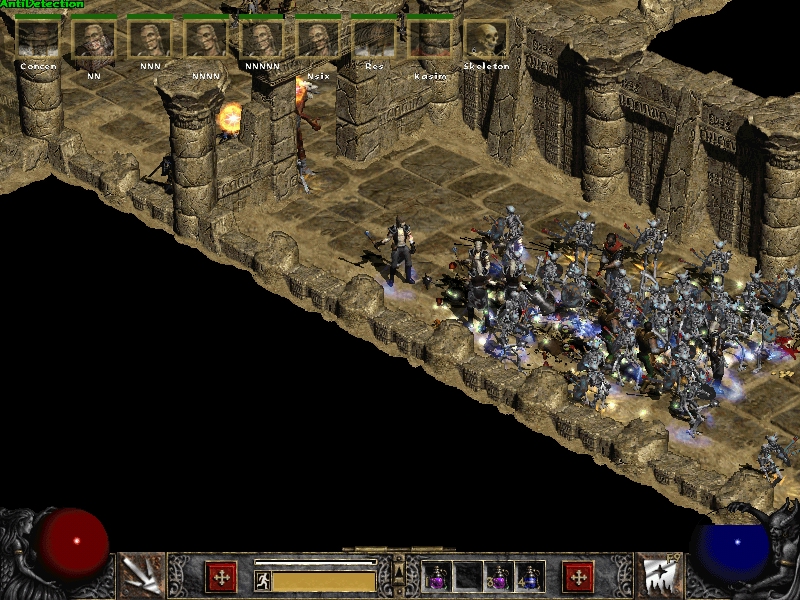Open the new stat points button

[221, 577]
